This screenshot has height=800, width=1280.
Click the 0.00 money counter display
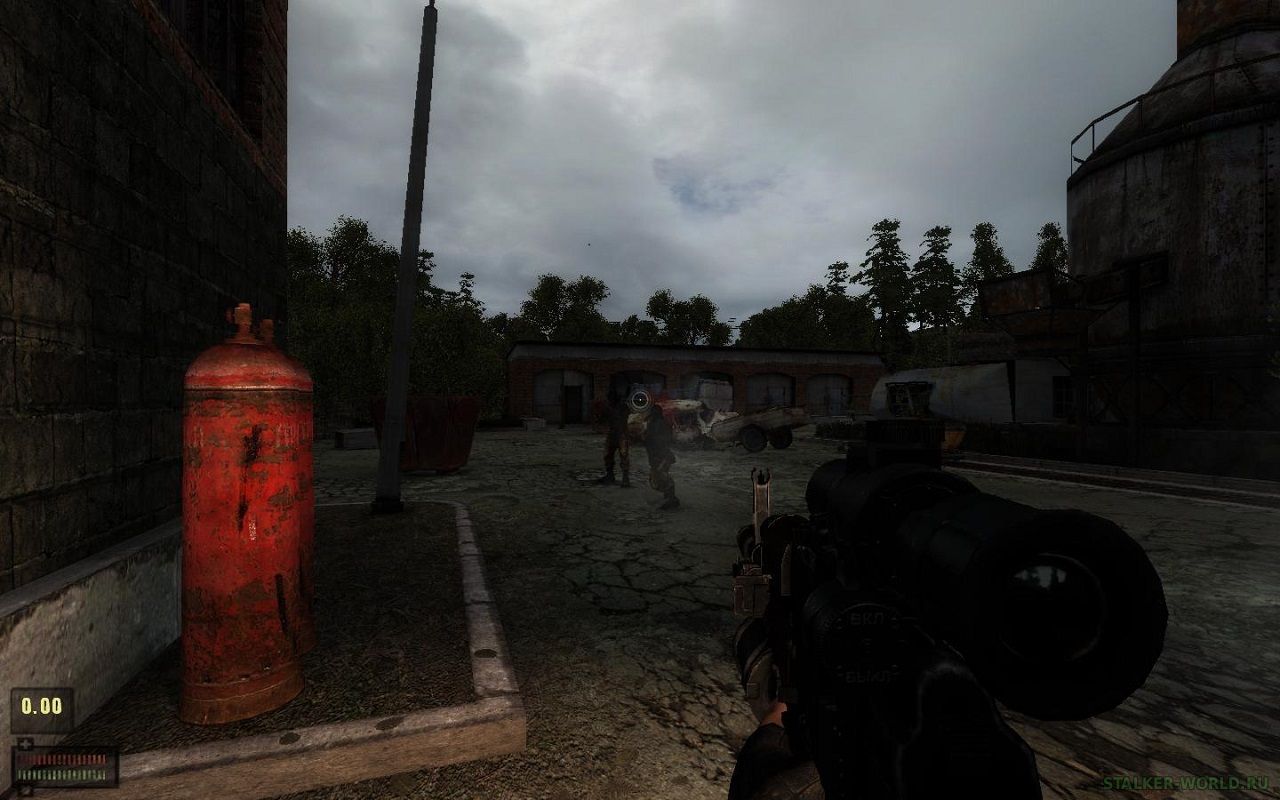pos(40,706)
